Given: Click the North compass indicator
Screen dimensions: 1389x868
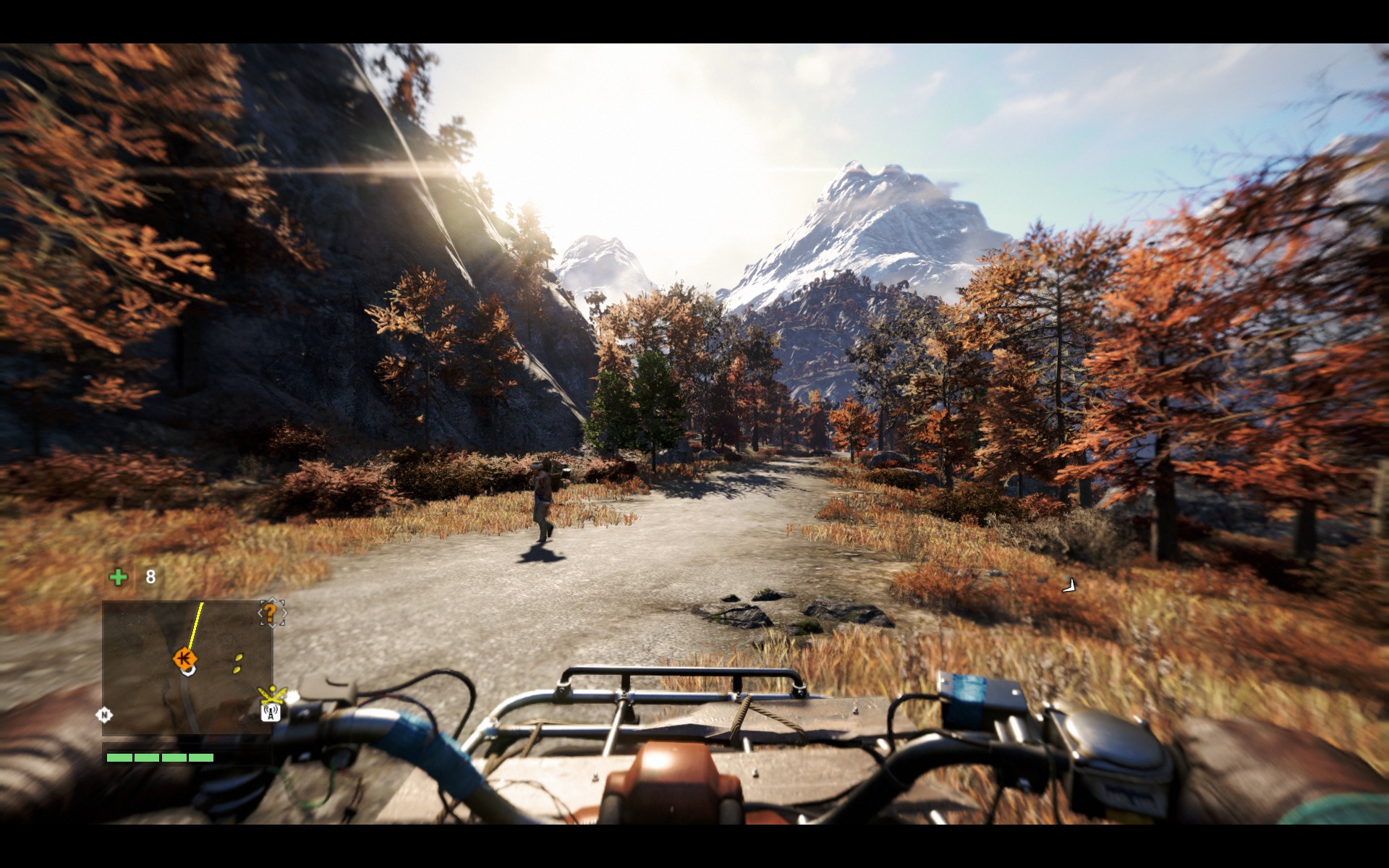Looking at the screenshot, I should 104,715.
